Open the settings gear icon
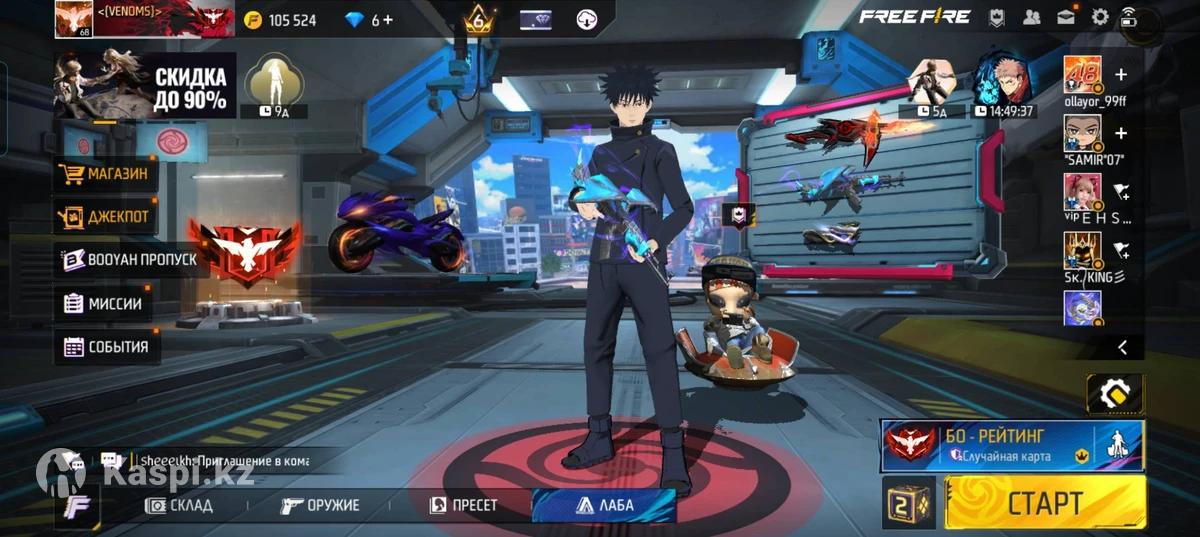Viewport: 1200px width, 537px height. click(1100, 17)
